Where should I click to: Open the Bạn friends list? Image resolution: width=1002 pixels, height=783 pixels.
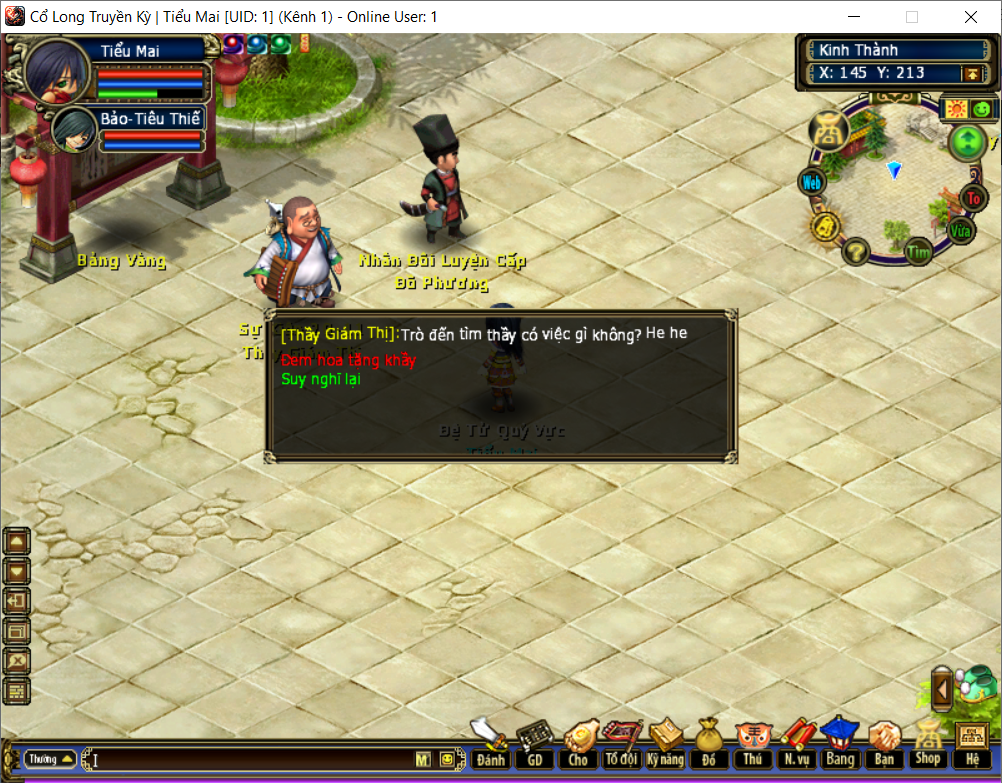tap(884, 745)
